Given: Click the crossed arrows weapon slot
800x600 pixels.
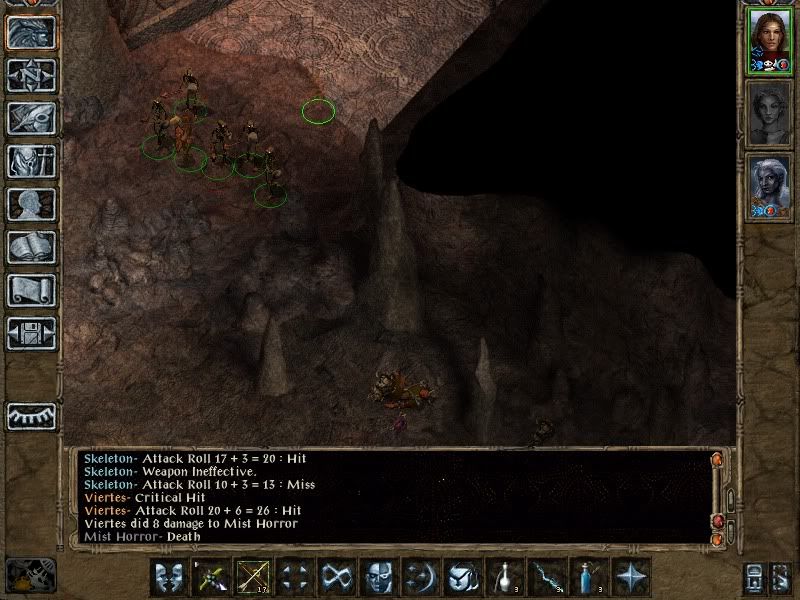Looking at the screenshot, I should pyautogui.click(x=252, y=577).
